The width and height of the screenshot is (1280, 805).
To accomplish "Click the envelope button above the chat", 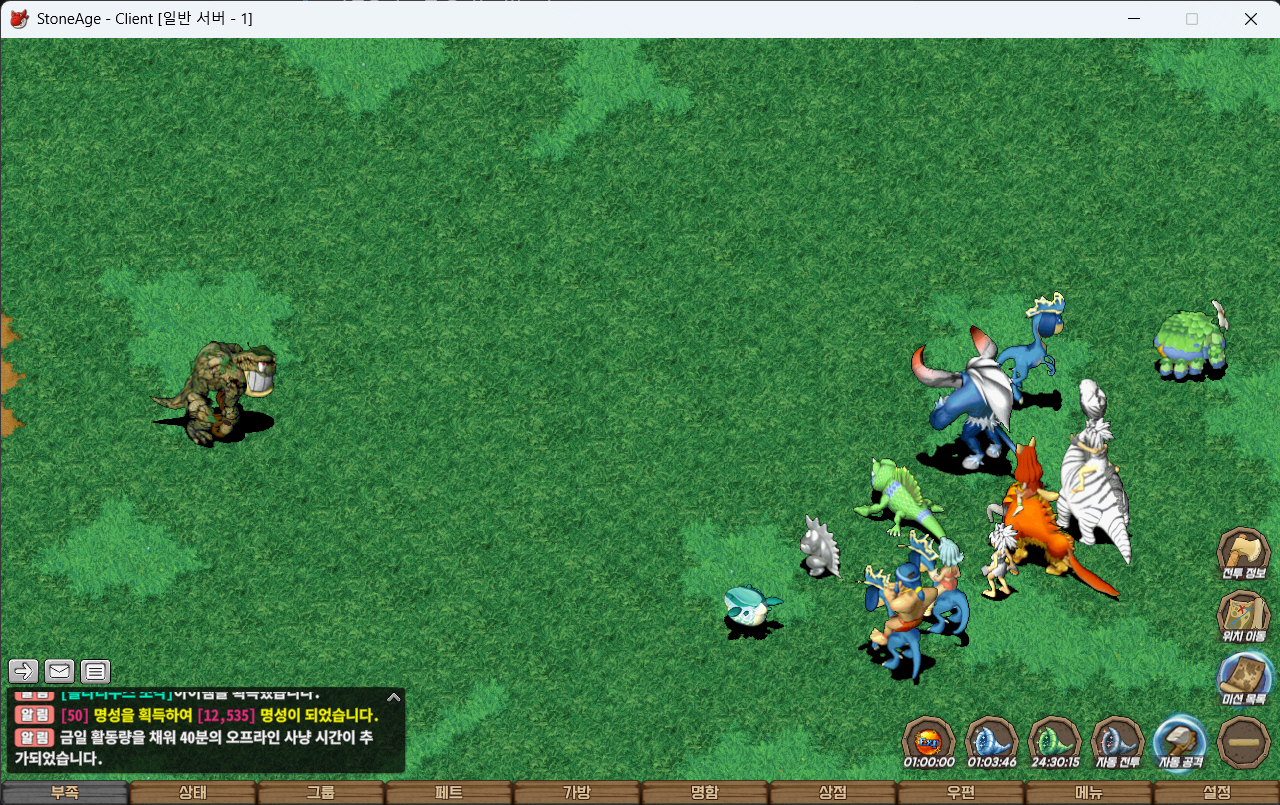I will (59, 671).
